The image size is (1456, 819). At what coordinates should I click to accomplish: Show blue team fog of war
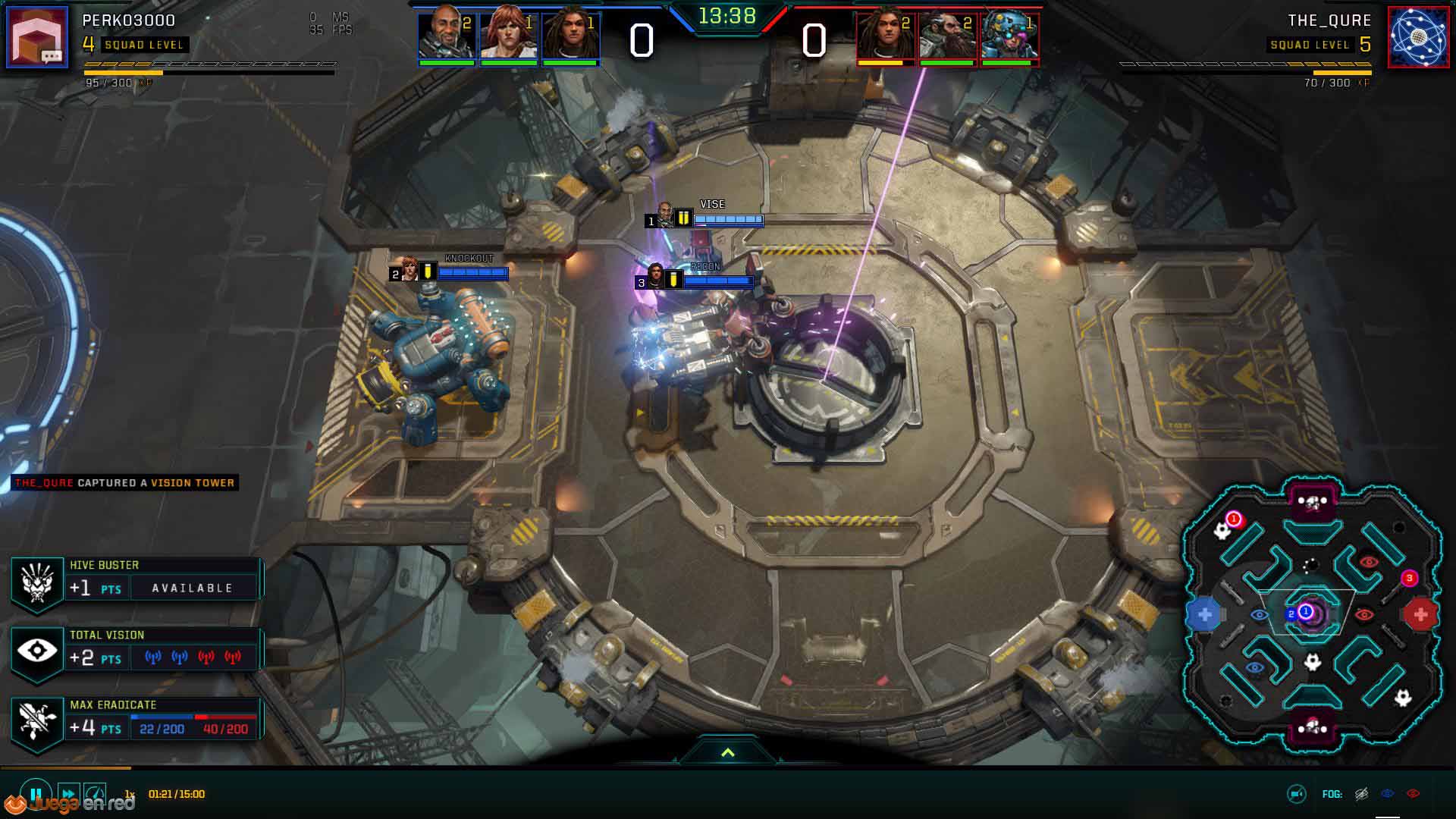pos(1388,794)
